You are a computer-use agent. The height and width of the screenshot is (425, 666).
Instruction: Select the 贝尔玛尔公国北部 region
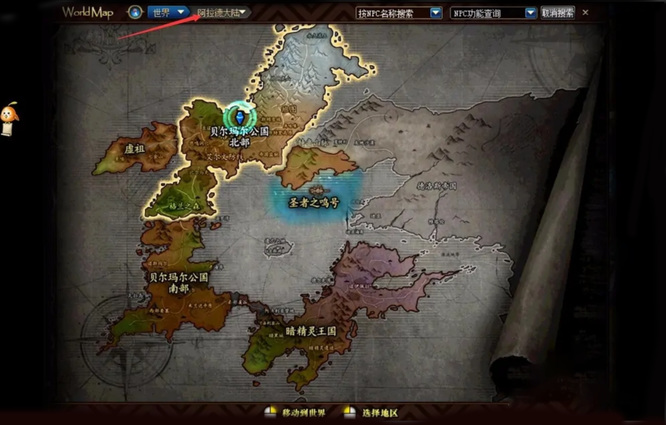point(238,137)
